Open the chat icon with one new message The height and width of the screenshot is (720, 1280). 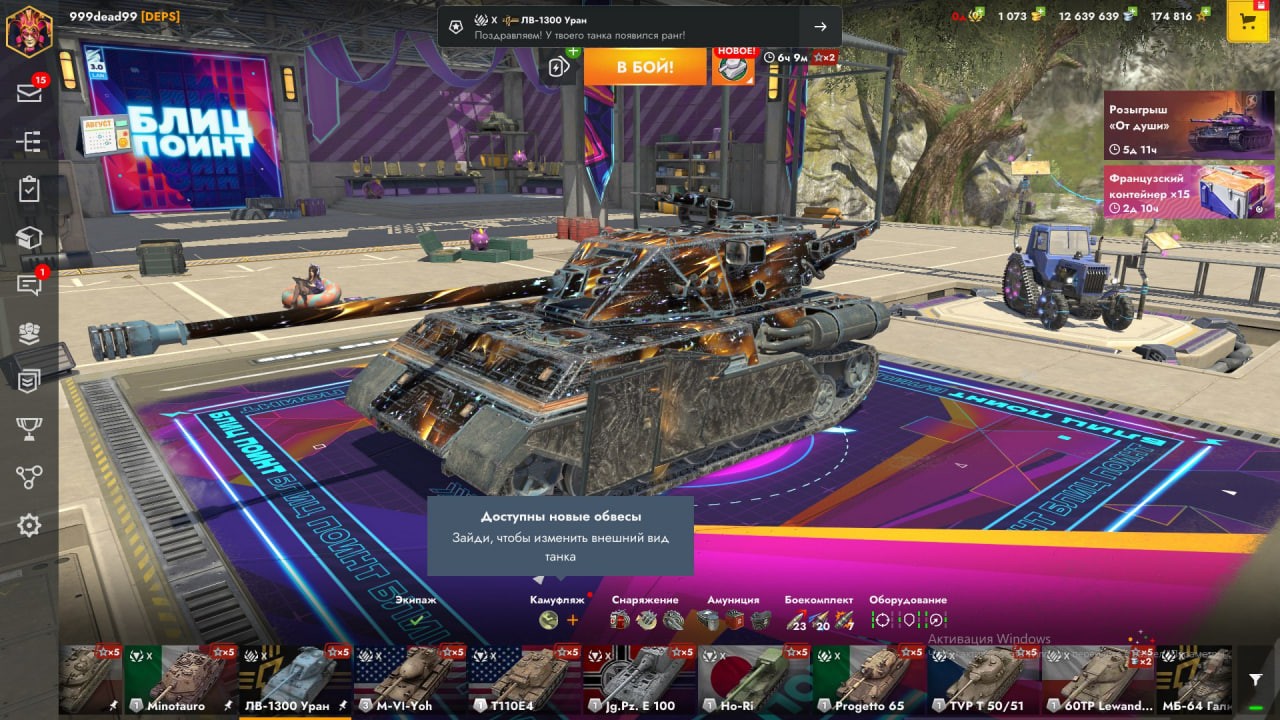29,285
